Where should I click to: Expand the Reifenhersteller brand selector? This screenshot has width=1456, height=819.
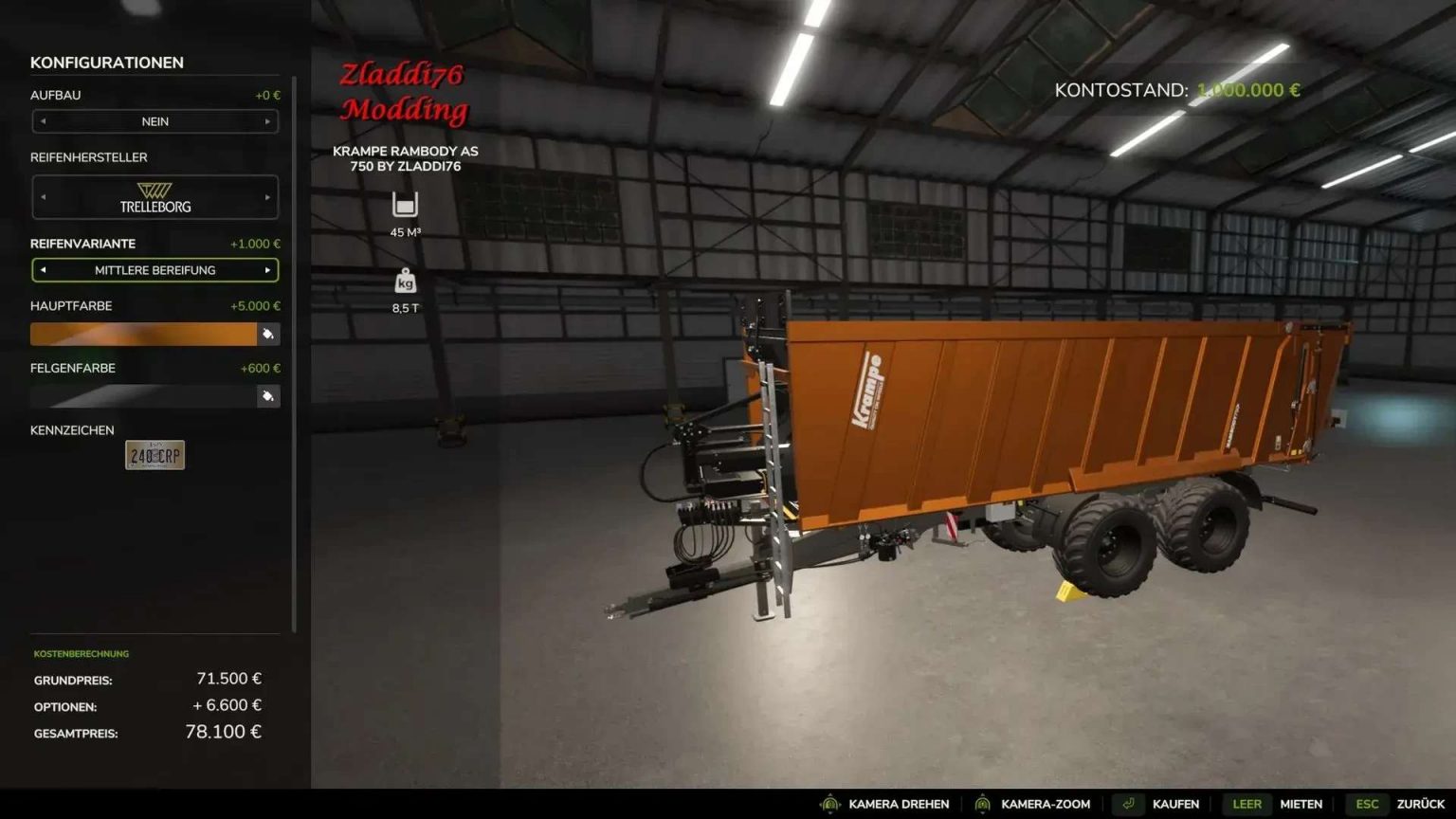(155, 197)
